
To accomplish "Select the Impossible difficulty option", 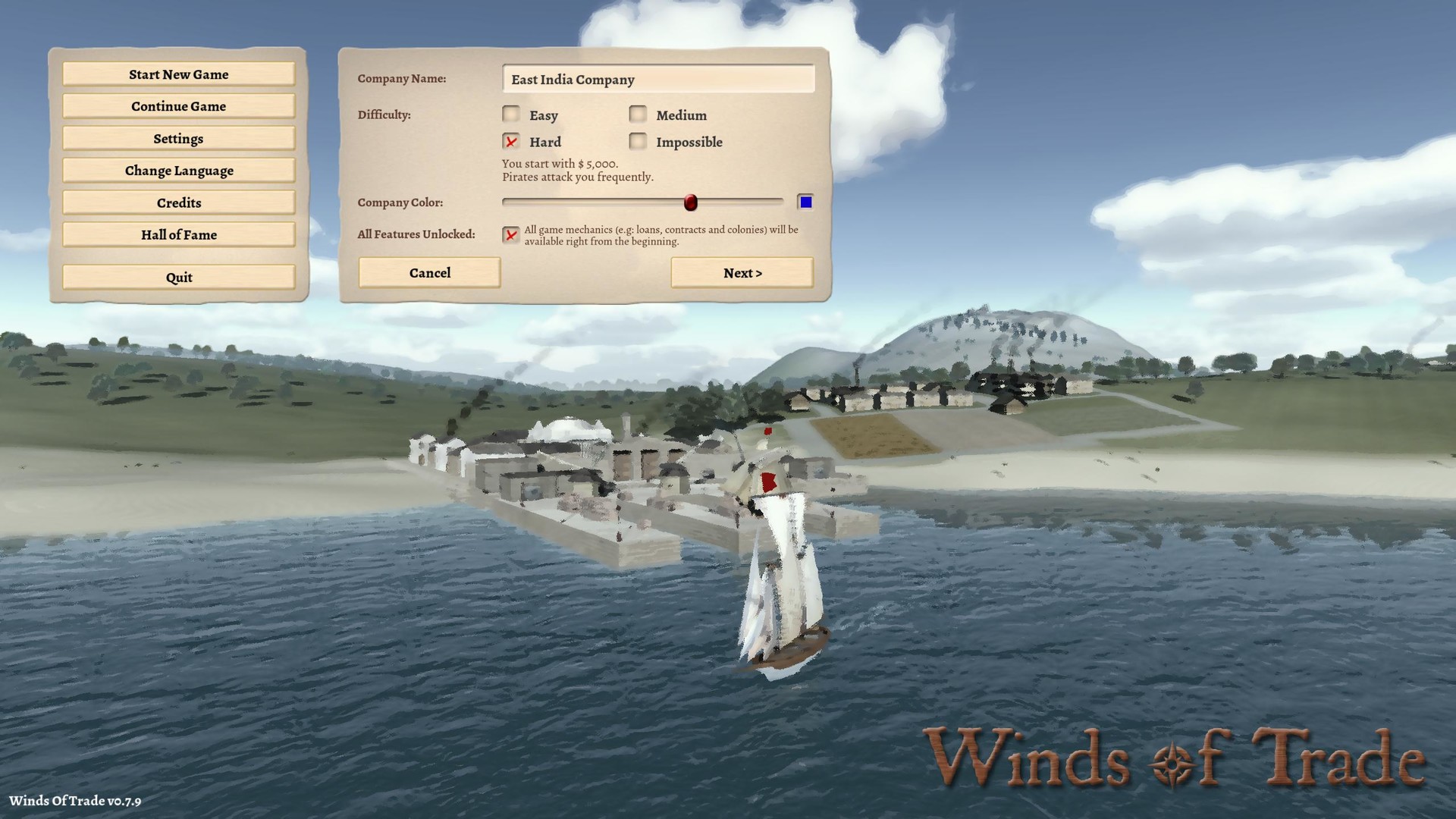I will click(x=637, y=141).
